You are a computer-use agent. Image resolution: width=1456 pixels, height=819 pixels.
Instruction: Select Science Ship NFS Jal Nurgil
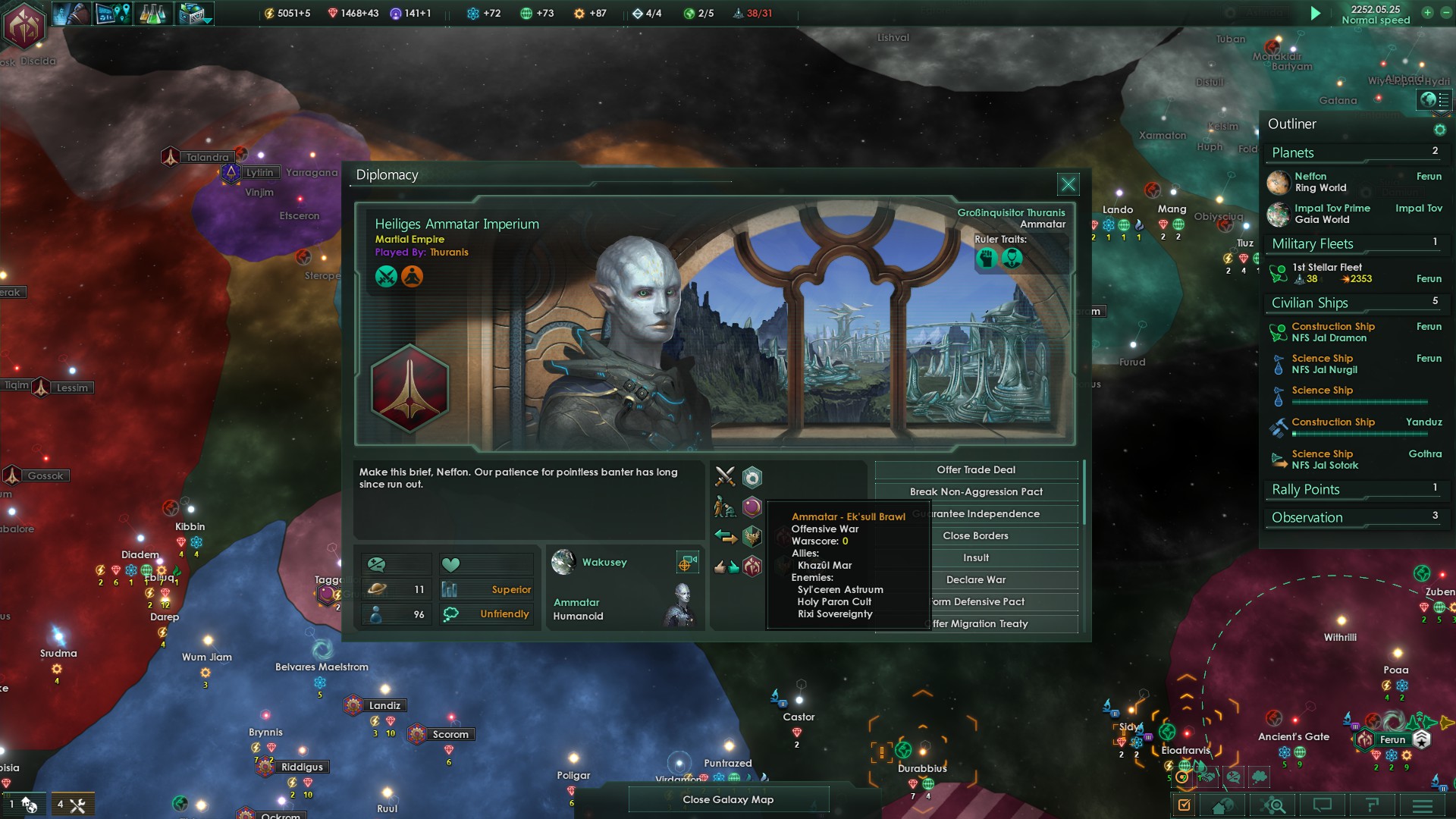pos(1324,364)
